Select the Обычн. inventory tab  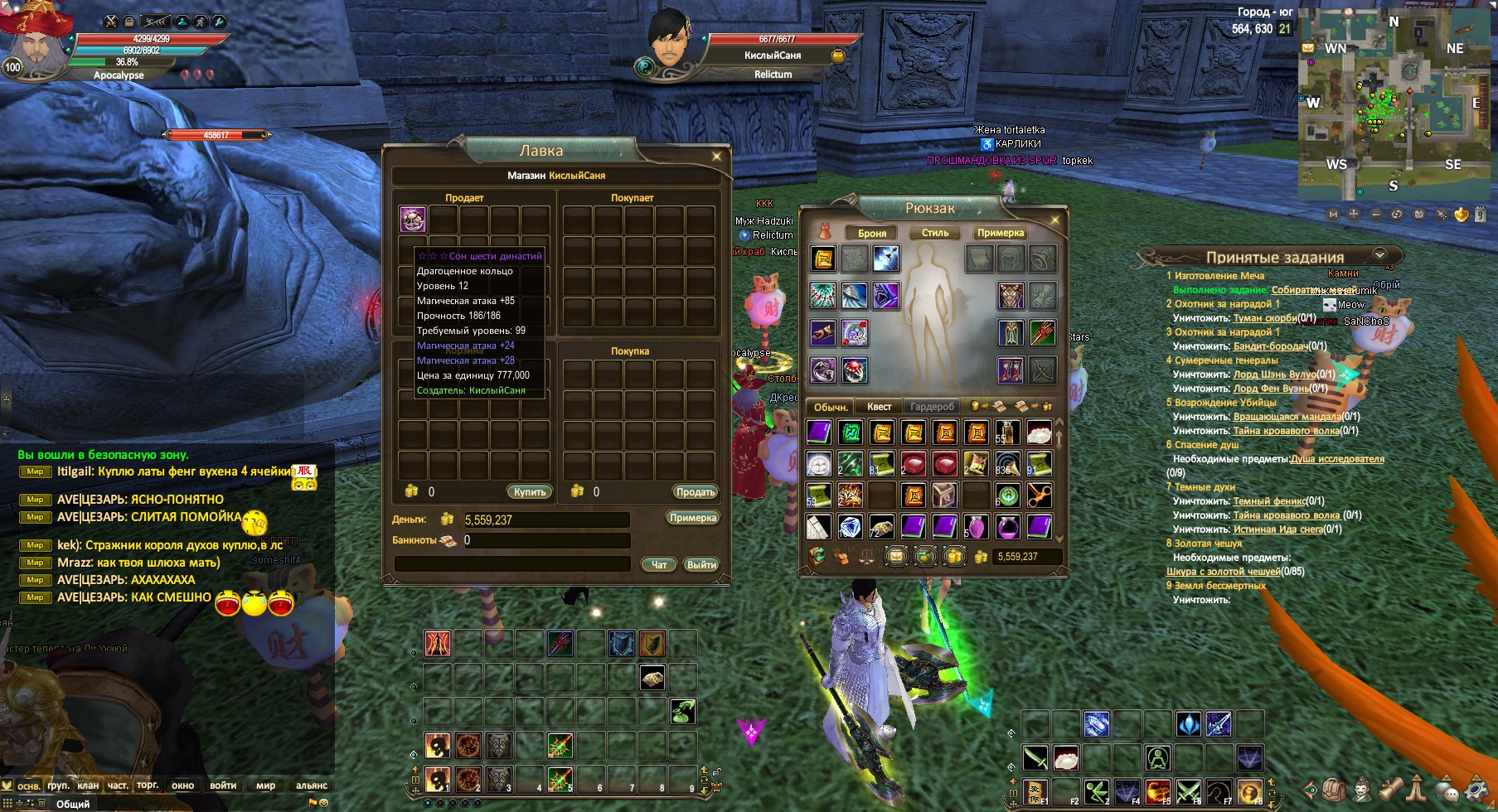tap(831, 407)
